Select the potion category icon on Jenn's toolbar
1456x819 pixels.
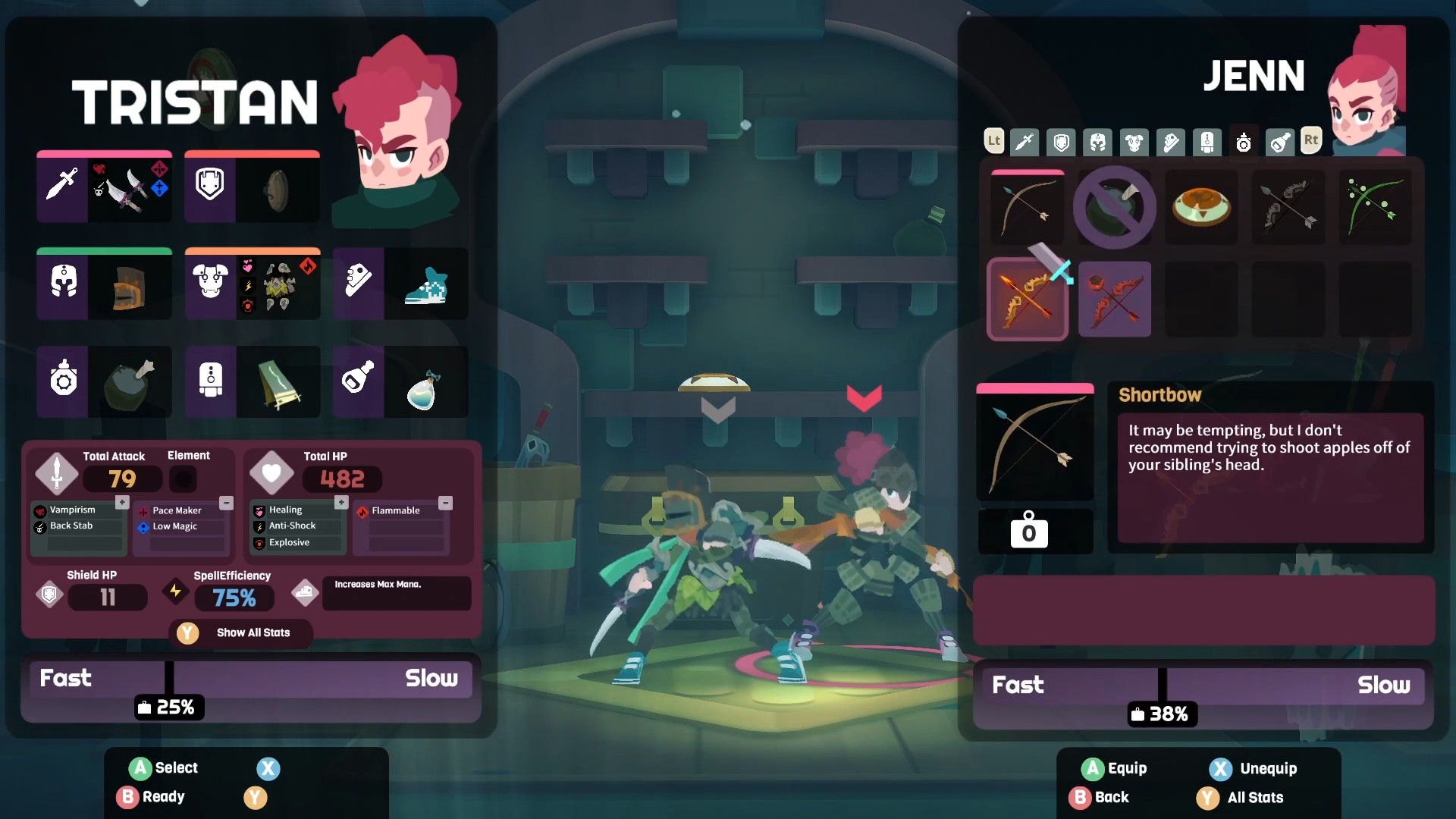pyautogui.click(x=1281, y=142)
